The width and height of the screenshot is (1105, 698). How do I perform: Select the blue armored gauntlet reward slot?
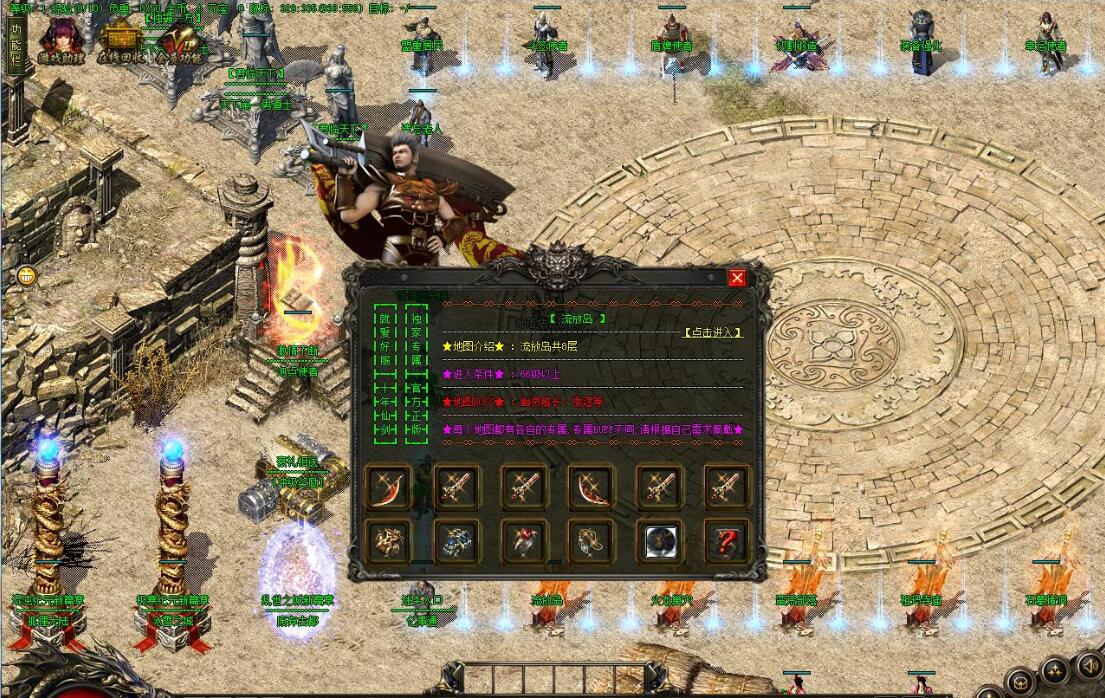tap(457, 540)
